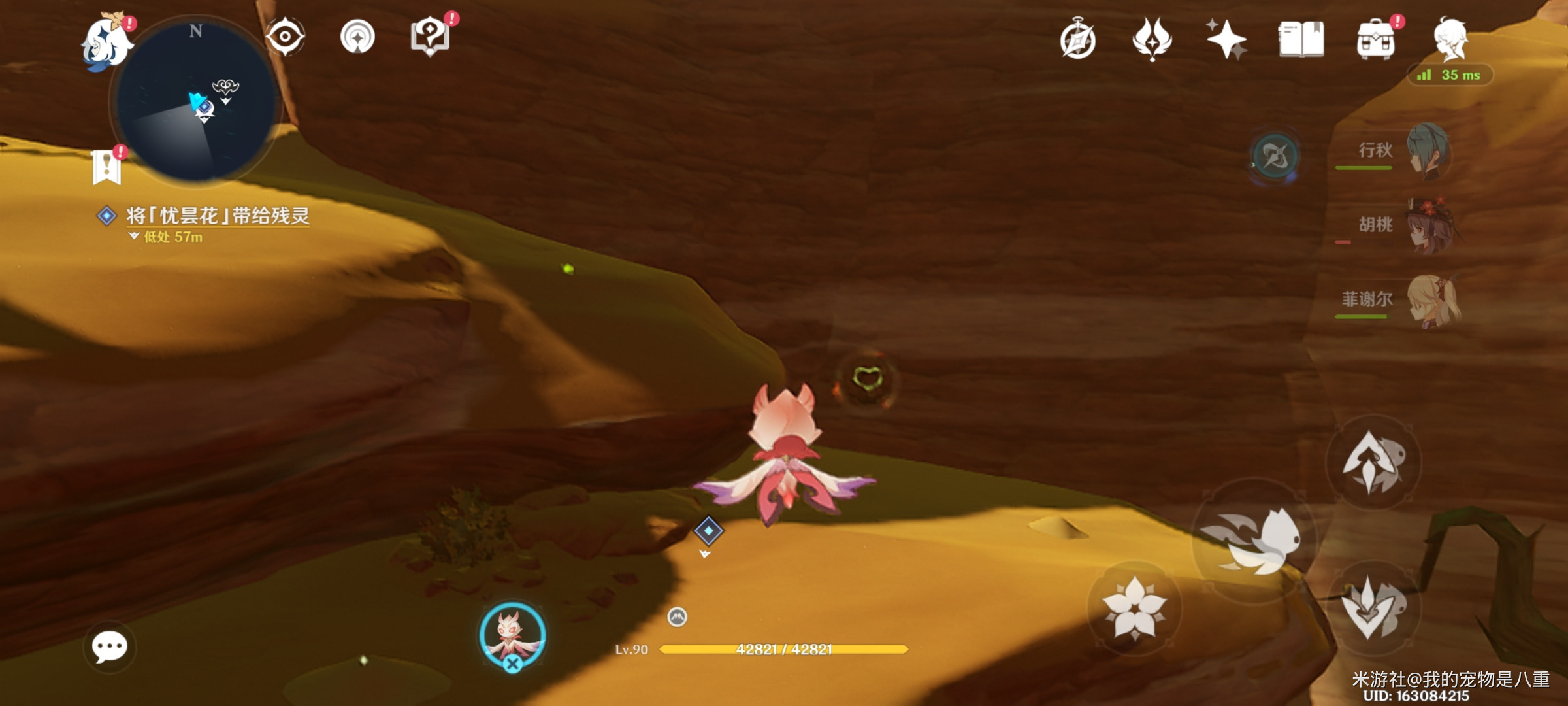
Task: Tap the downward arrow descend button
Action: [1373, 609]
